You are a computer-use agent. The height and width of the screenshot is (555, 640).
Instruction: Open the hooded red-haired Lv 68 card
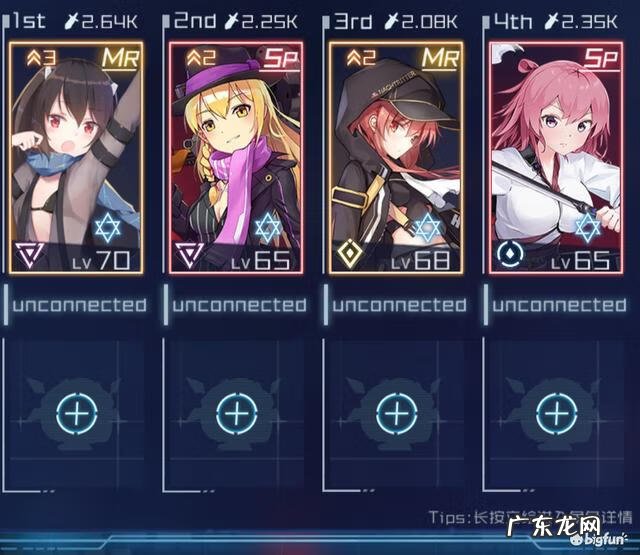pos(397,157)
